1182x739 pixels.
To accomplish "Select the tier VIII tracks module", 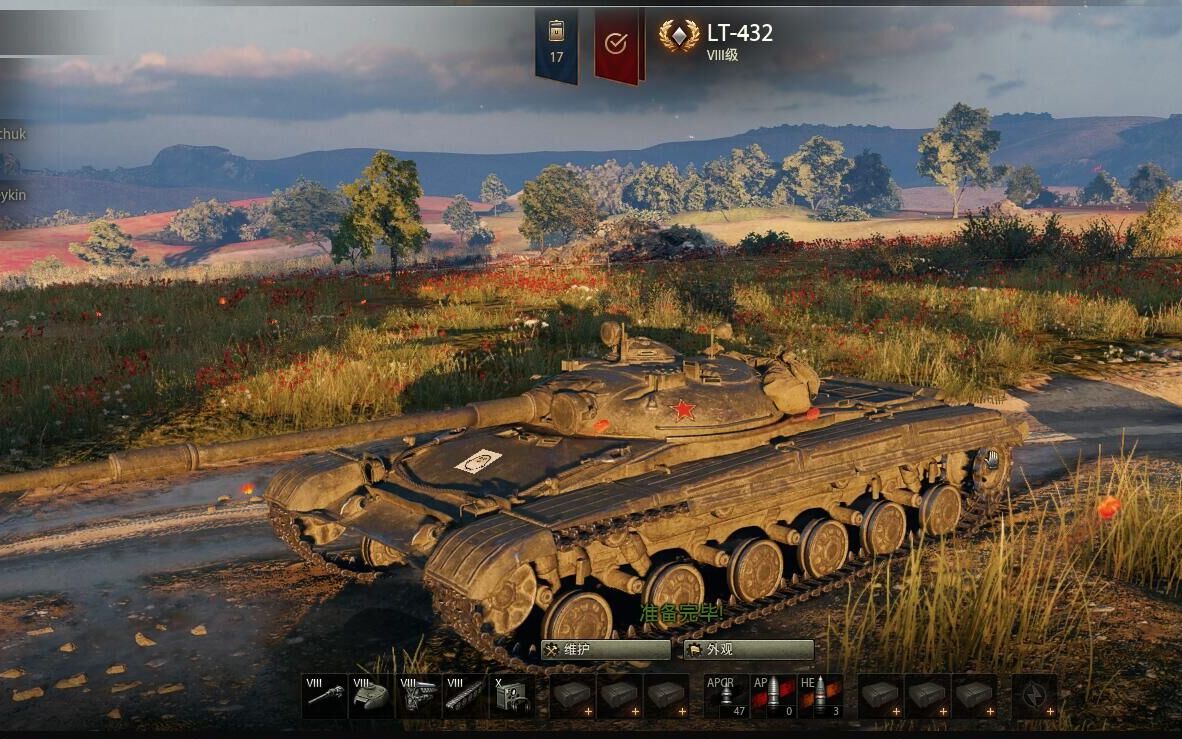I will coord(465,696).
